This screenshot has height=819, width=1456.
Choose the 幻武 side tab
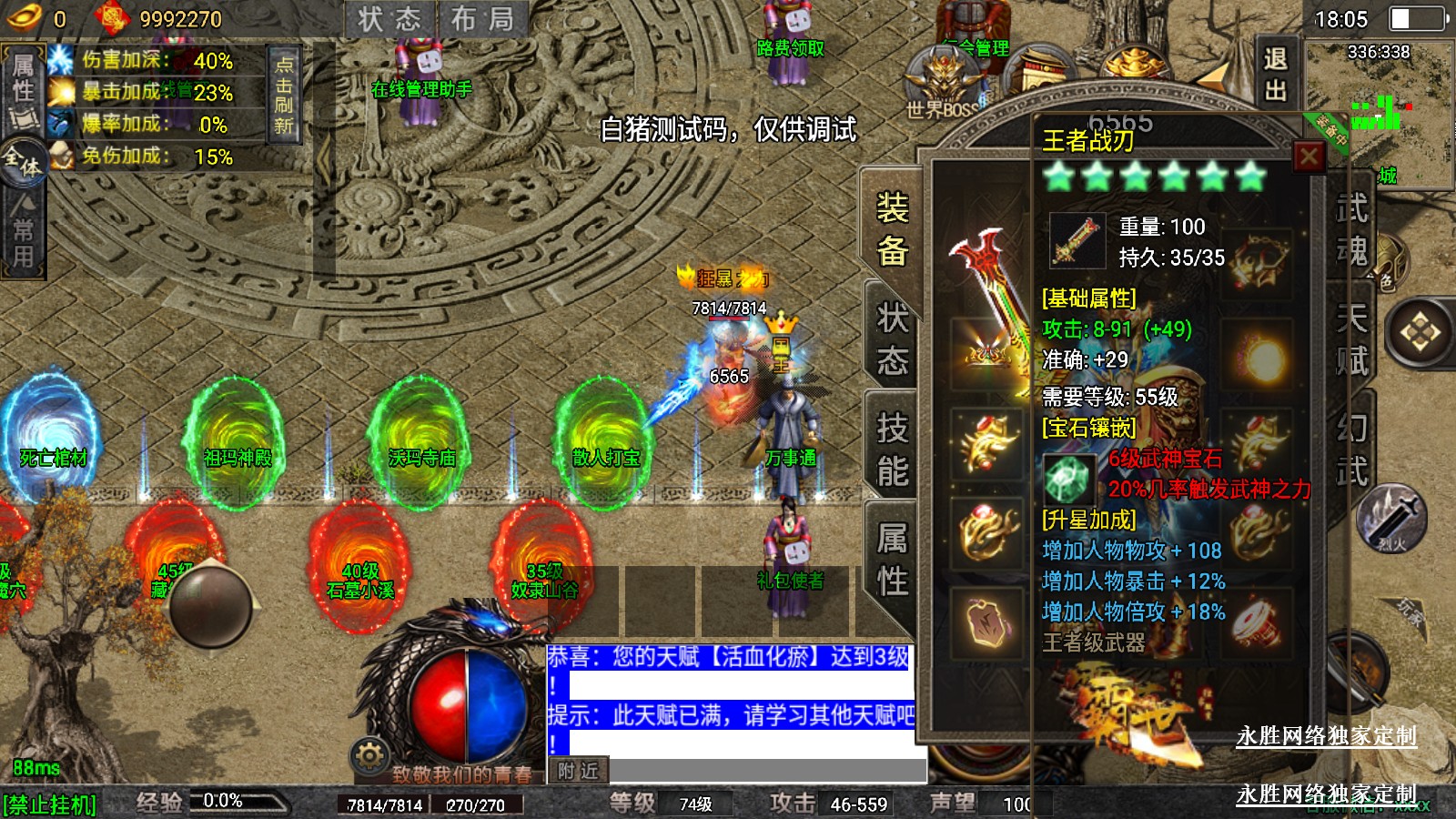point(1351,450)
